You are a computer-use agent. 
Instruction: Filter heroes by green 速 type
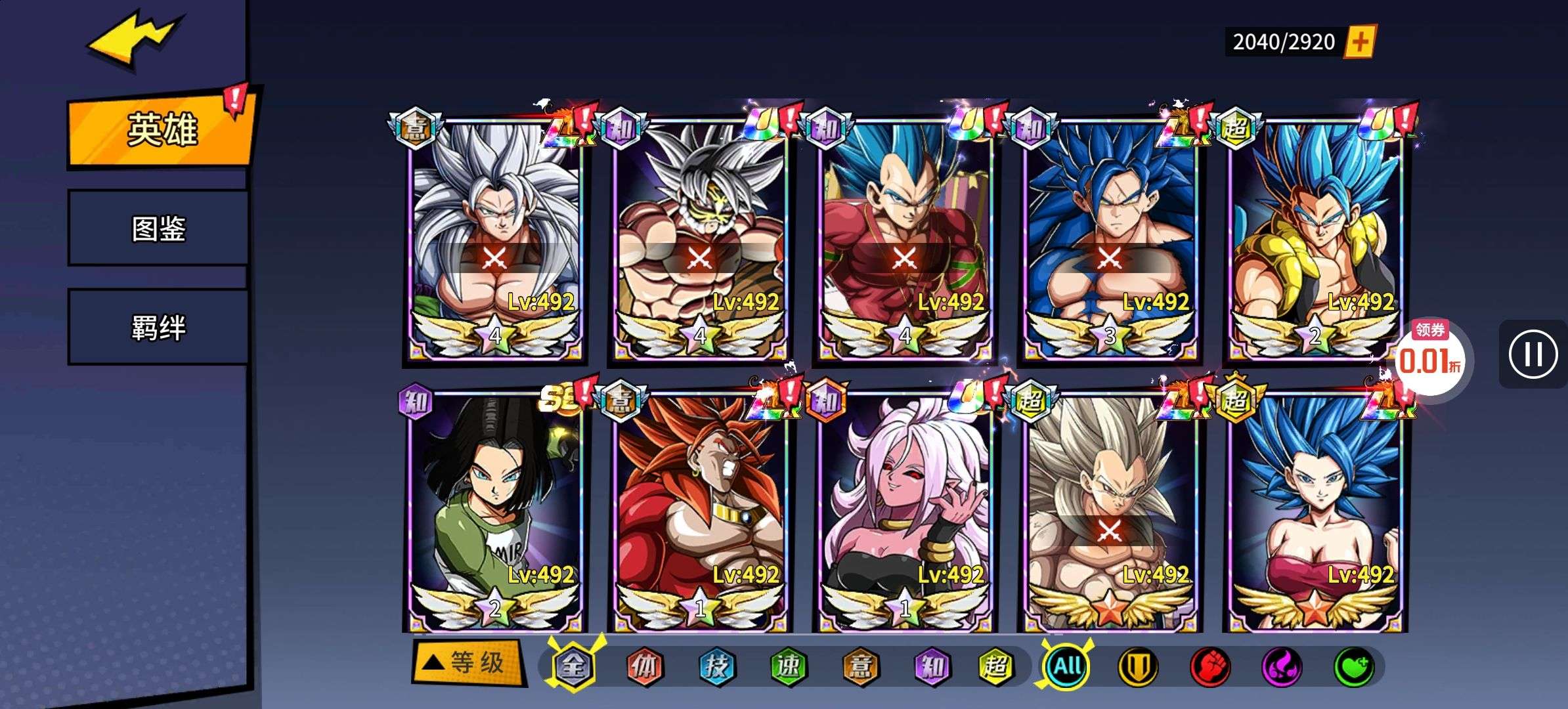[788, 666]
